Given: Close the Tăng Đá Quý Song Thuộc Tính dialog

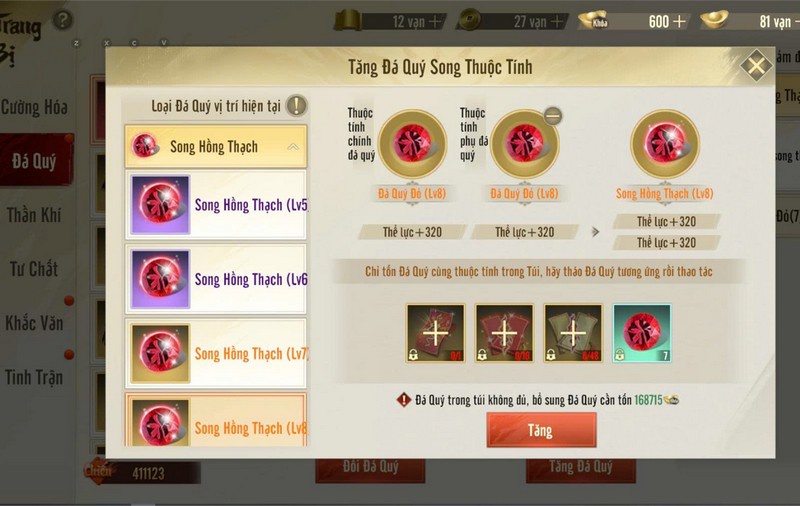Looking at the screenshot, I should [x=757, y=67].
